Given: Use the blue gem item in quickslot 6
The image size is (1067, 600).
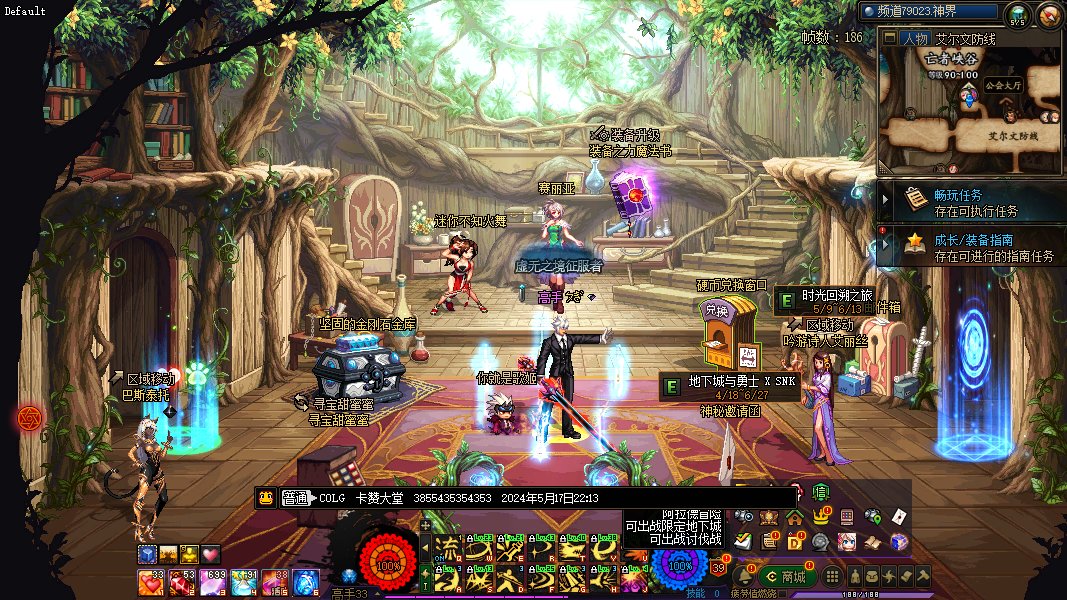Looking at the screenshot, I should pyautogui.click(x=305, y=581).
